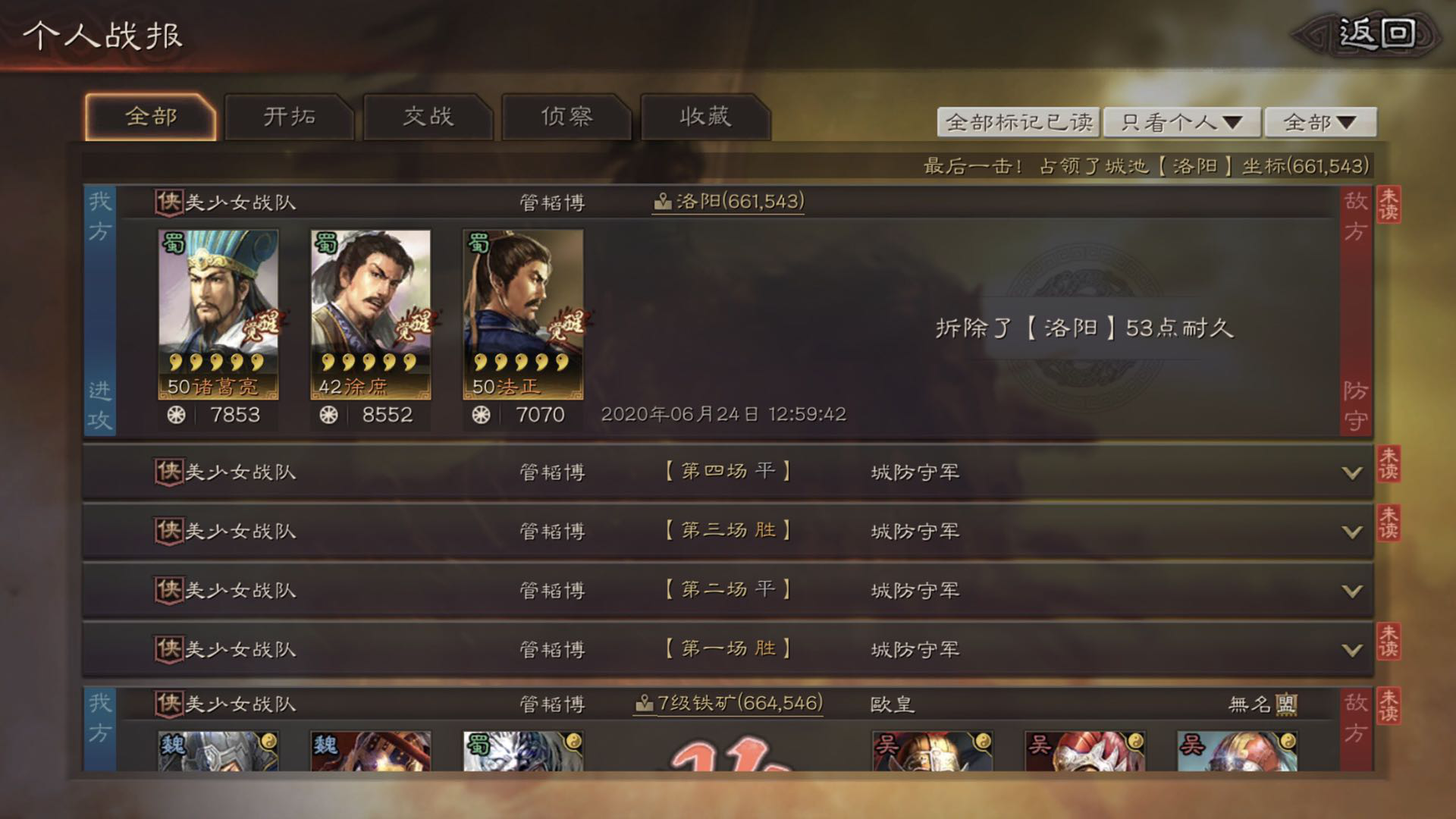Open the 只看个人 filter dropdown
The image size is (1456, 819).
coord(1181,122)
